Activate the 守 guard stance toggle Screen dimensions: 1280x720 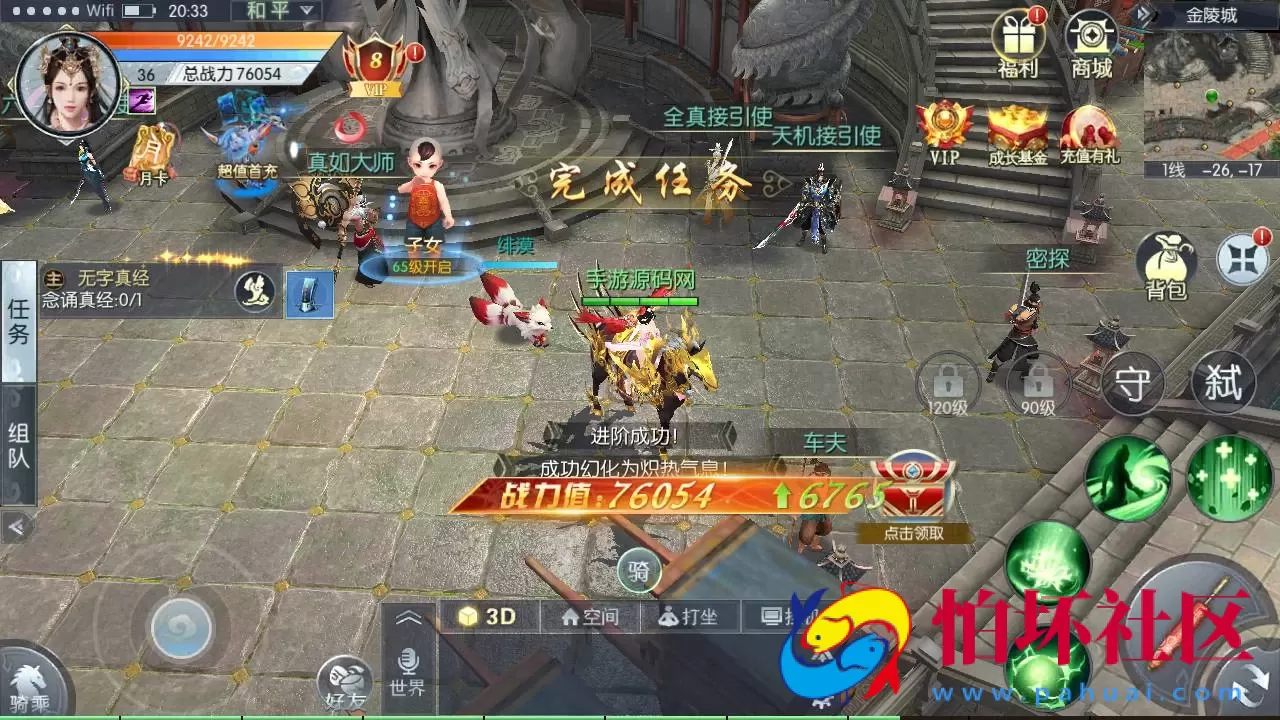click(1133, 386)
